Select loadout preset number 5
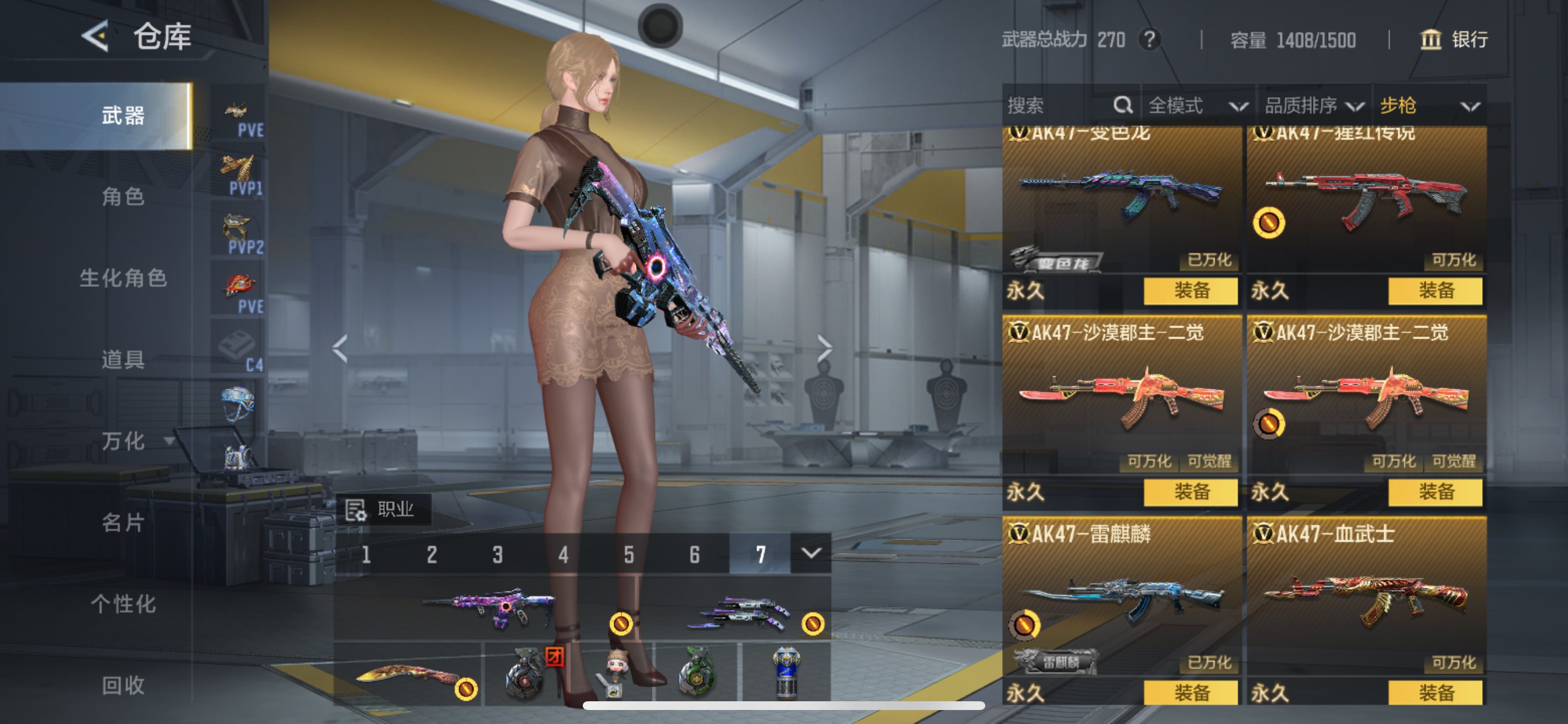 [x=629, y=554]
